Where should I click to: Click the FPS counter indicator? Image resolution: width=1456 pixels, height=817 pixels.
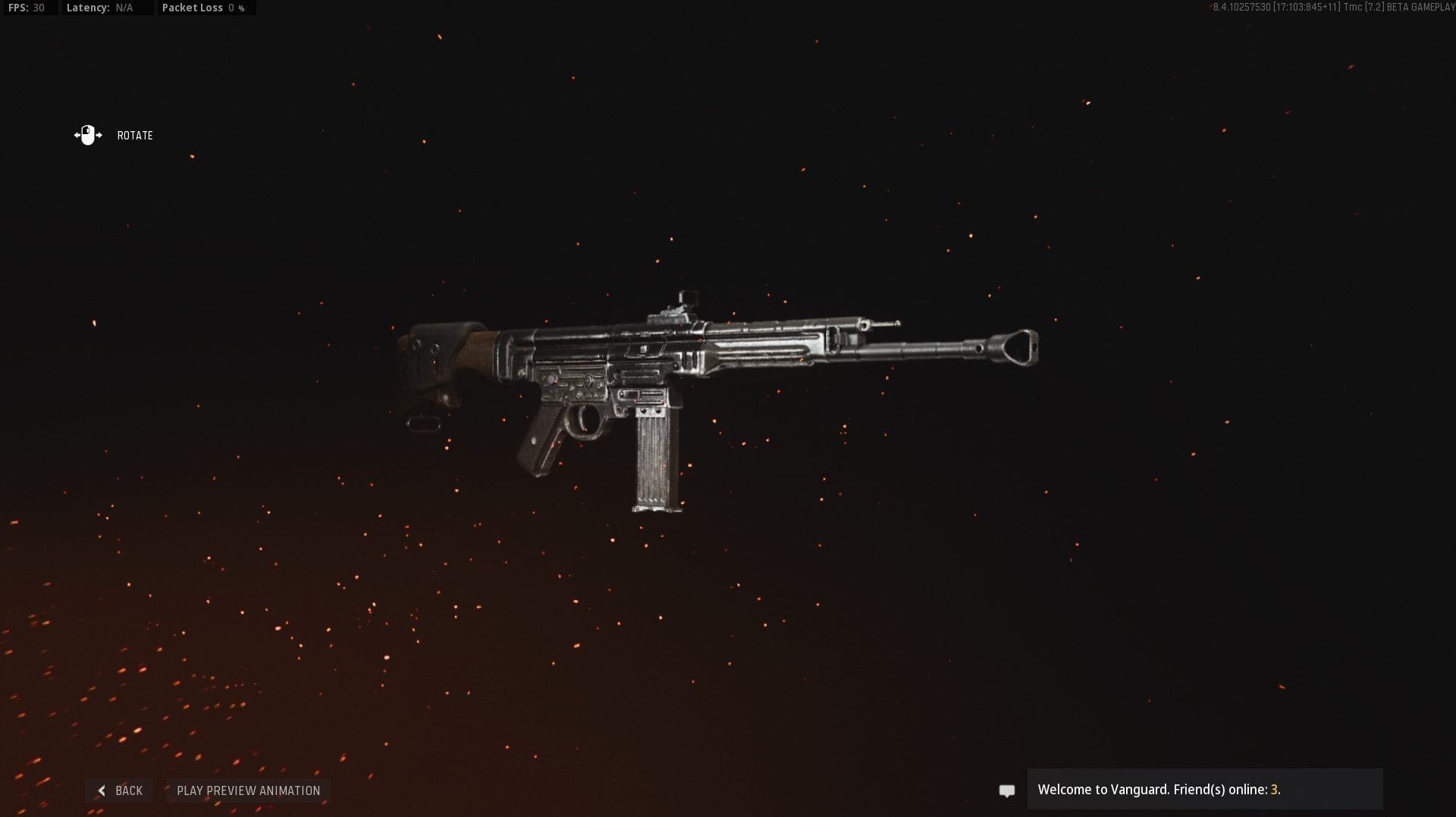(x=27, y=8)
